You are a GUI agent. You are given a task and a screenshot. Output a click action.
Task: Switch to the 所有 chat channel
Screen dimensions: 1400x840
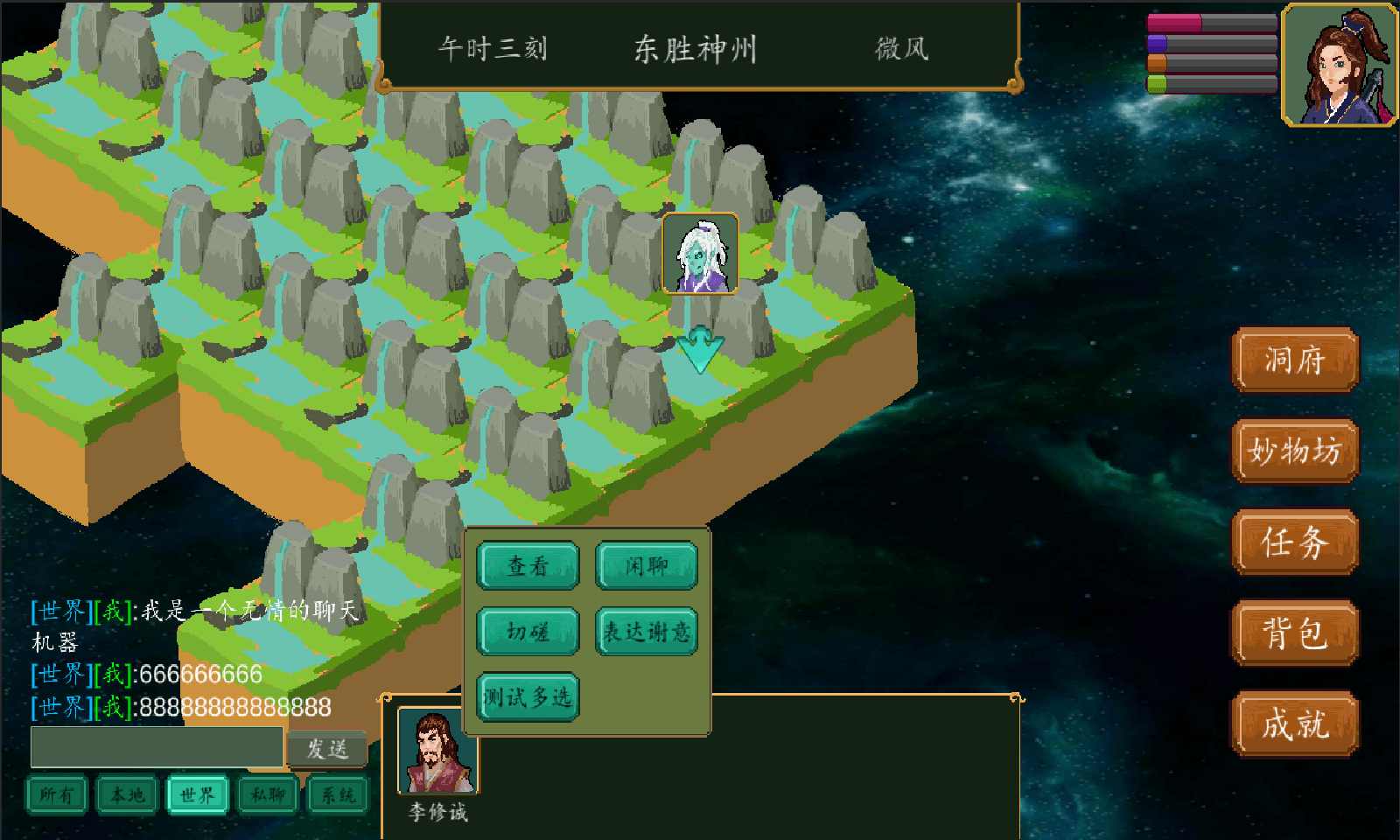click(56, 796)
